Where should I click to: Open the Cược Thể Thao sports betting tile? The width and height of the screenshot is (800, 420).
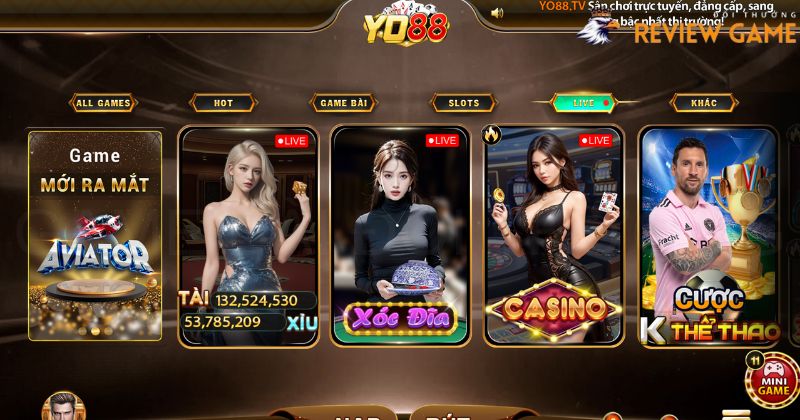[708, 235]
